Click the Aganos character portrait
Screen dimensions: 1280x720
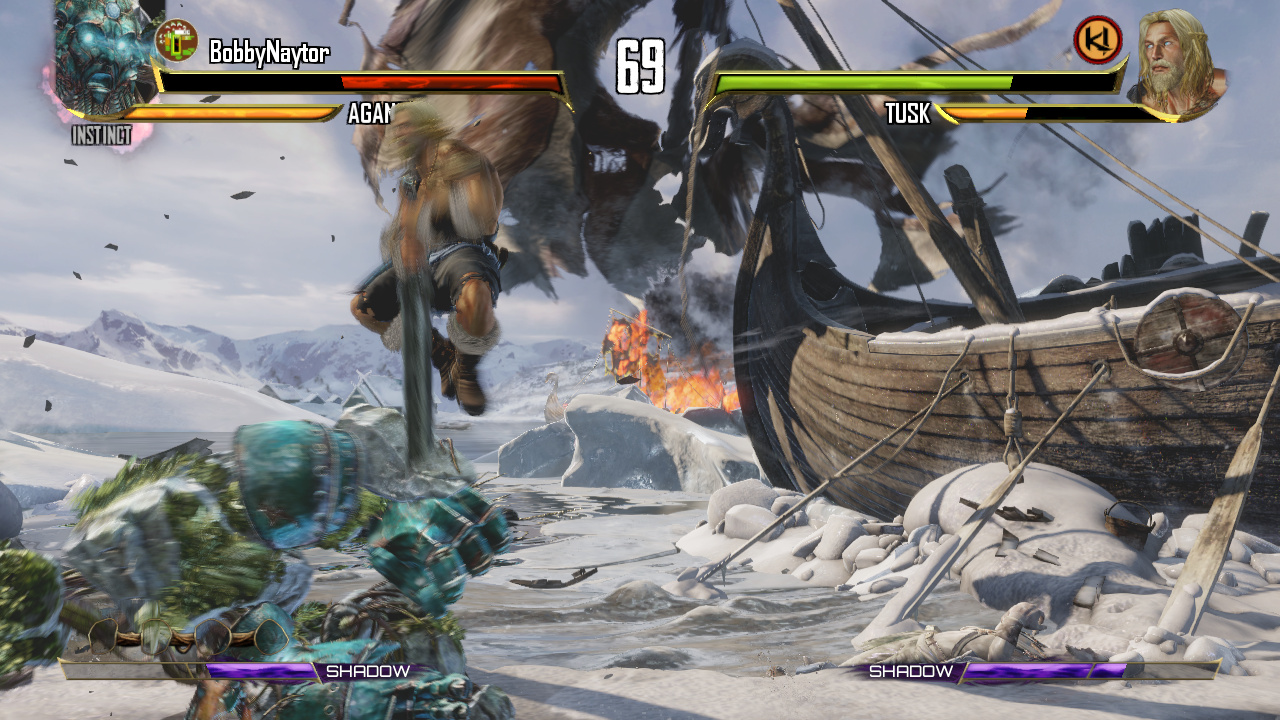coord(98,60)
